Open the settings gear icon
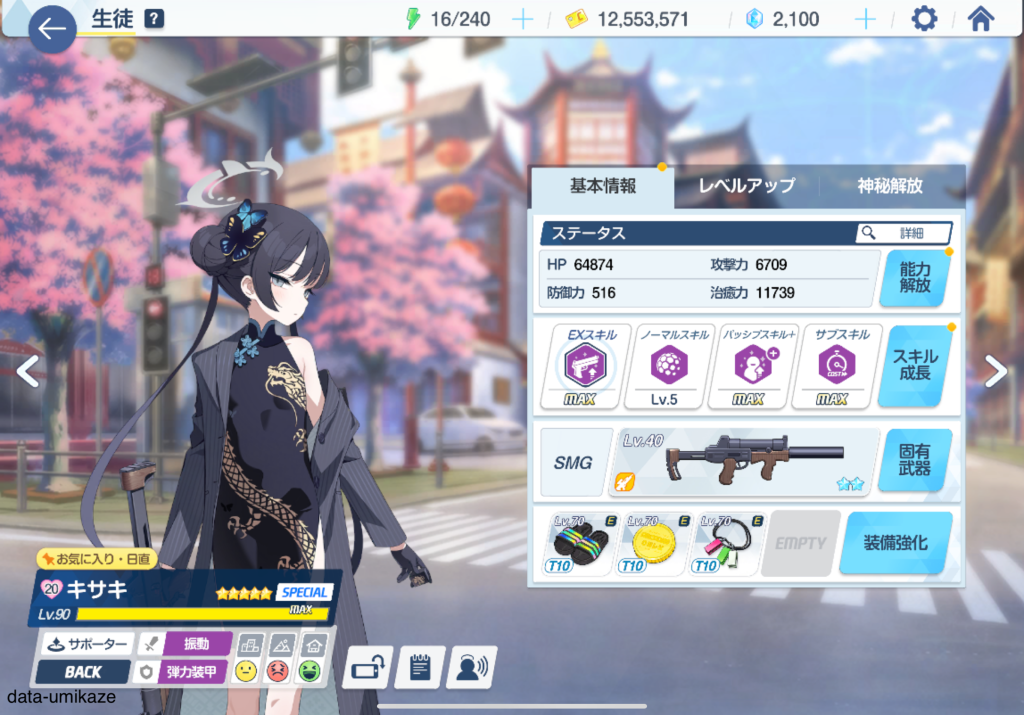Viewport: 1024px width, 715px height. [x=925, y=19]
